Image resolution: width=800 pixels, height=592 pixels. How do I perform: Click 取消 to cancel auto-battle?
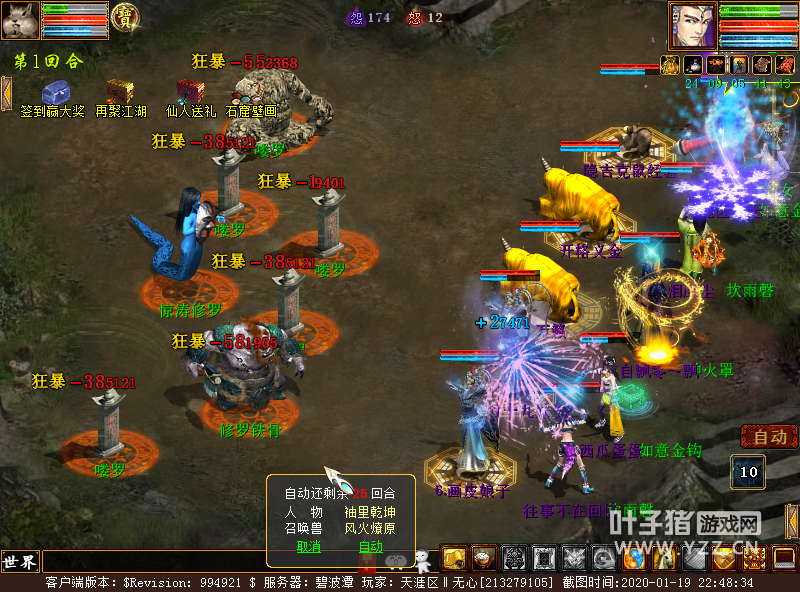coord(309,546)
